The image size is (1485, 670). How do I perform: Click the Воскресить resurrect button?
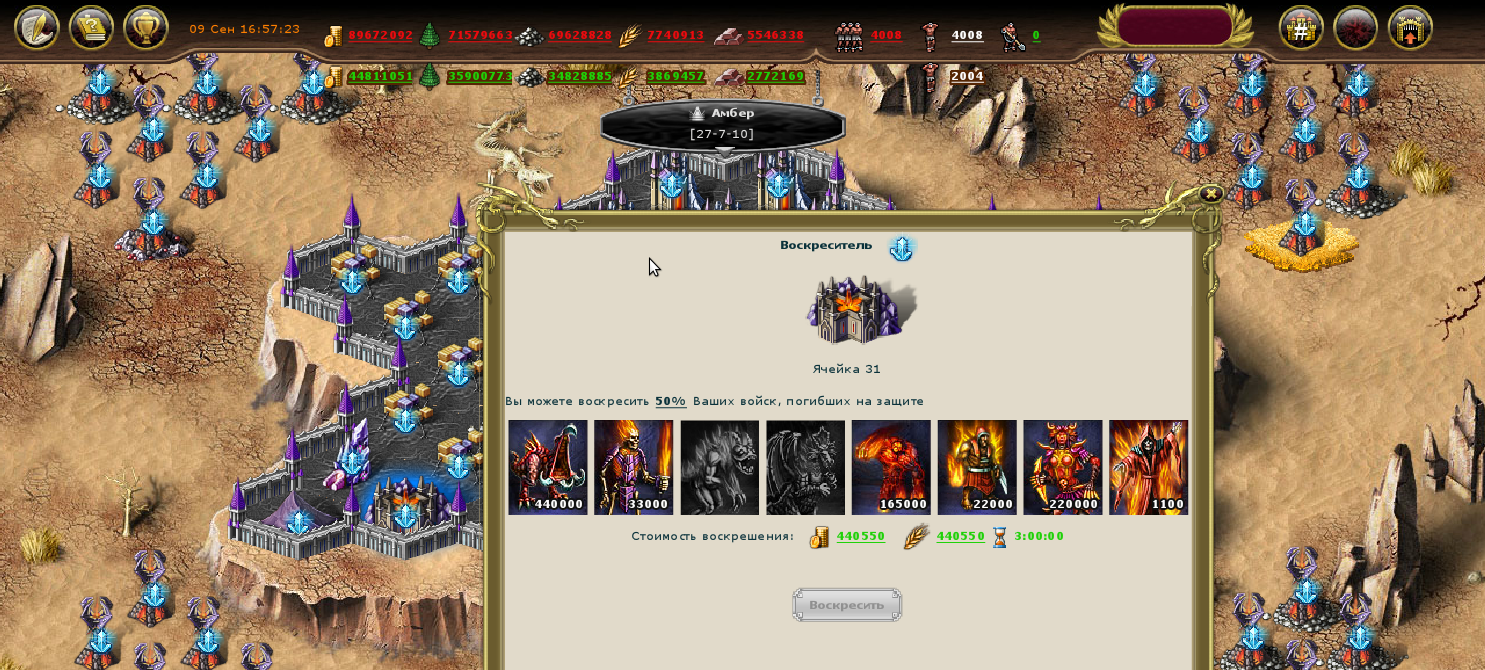tap(847, 605)
